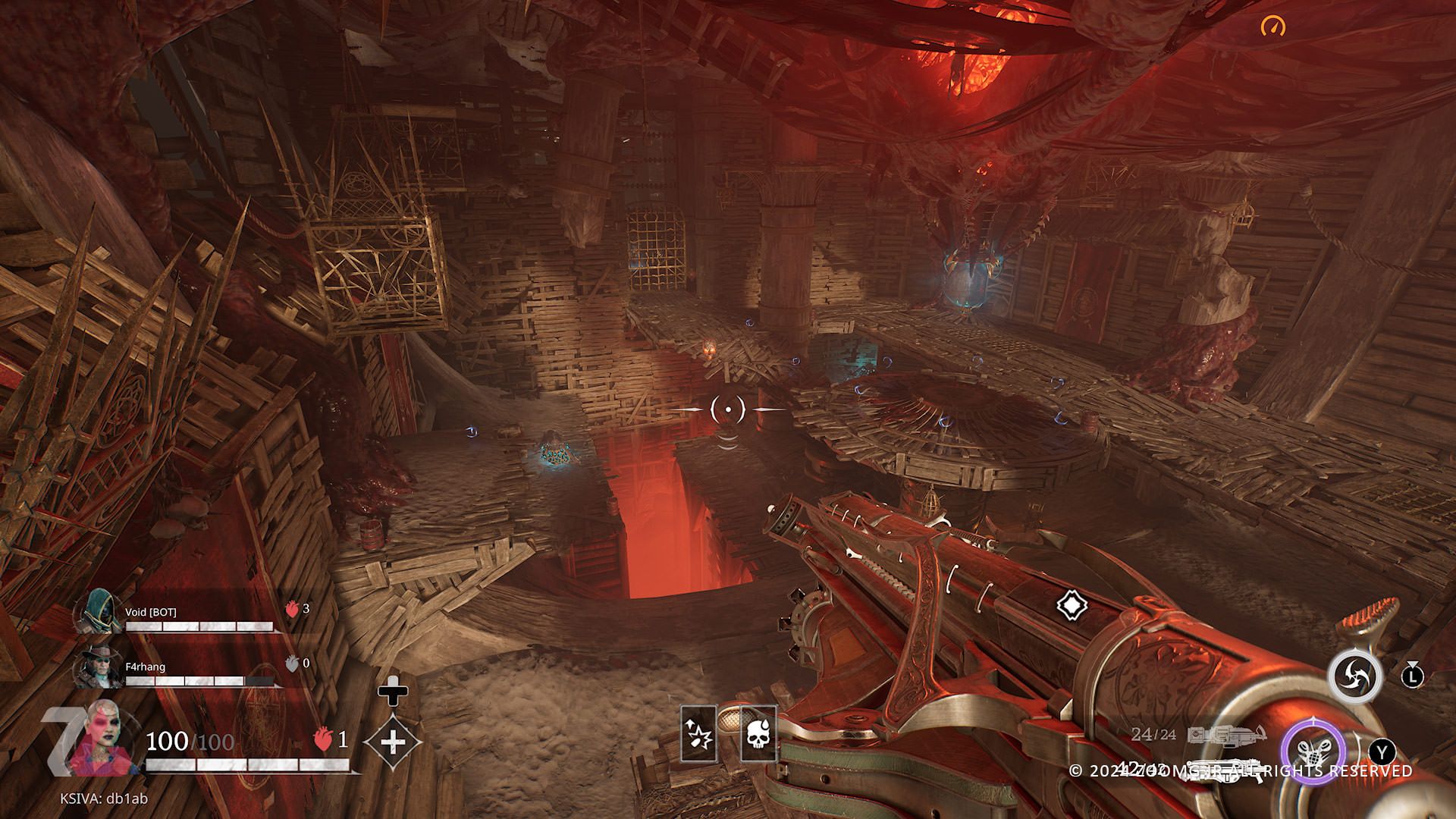Click the orange speedometer performance icon
Viewport: 1456px width, 819px height.
pyautogui.click(x=1273, y=27)
